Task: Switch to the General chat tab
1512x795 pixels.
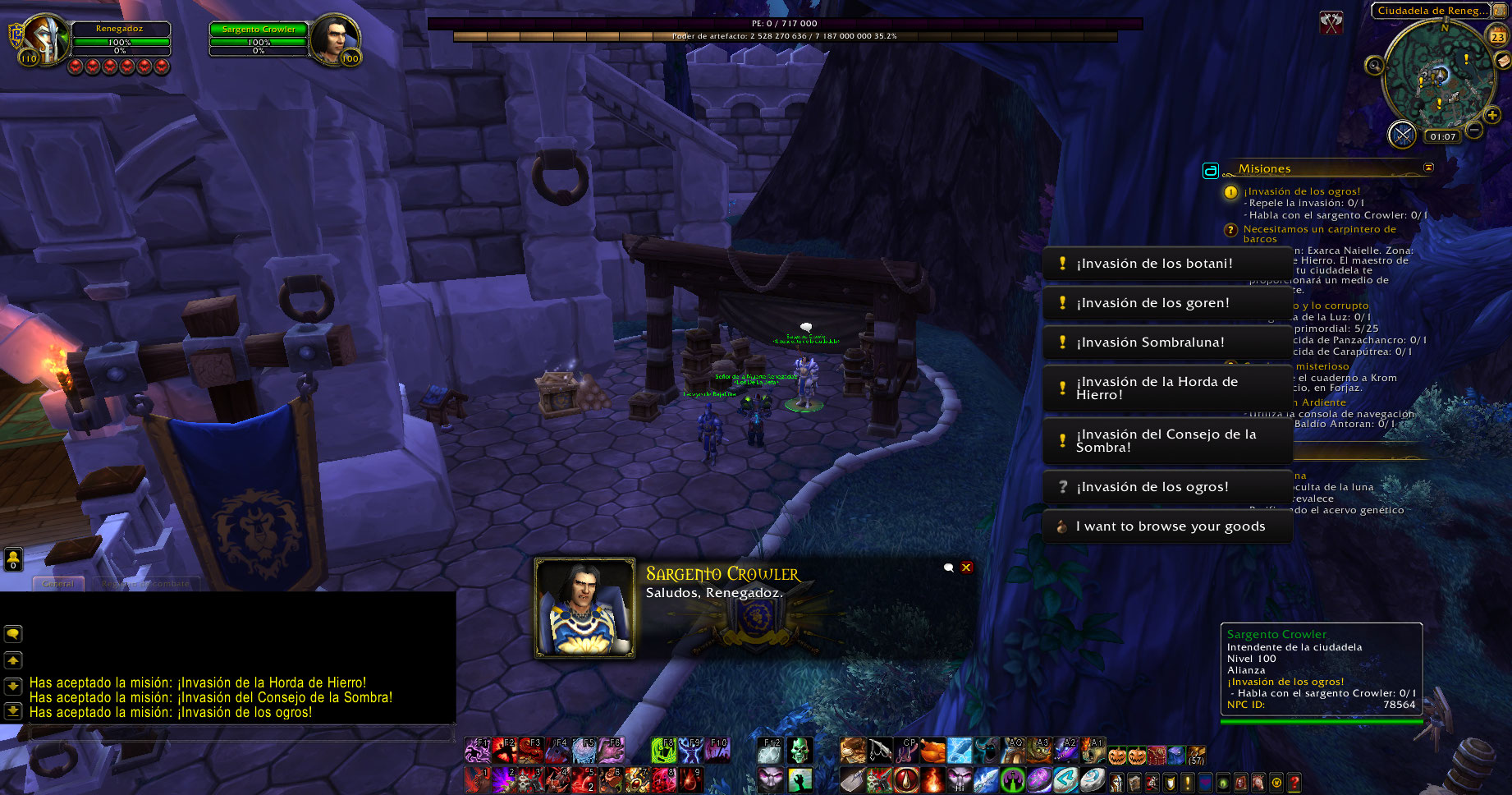Action: pos(58,584)
